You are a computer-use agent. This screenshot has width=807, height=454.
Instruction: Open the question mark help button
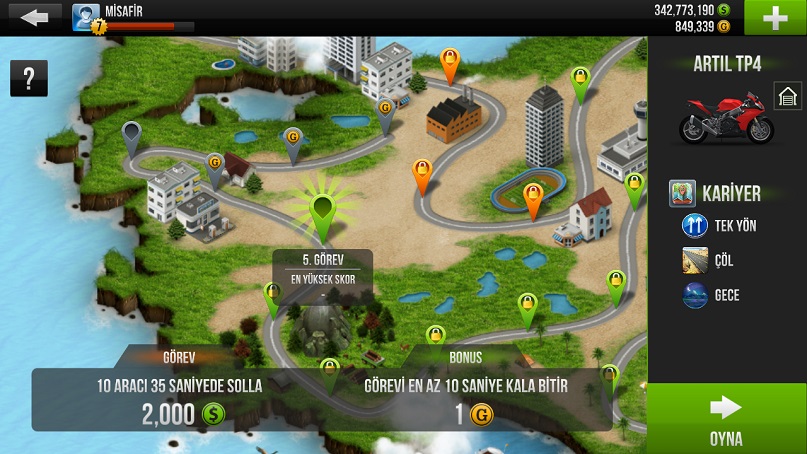(x=29, y=78)
